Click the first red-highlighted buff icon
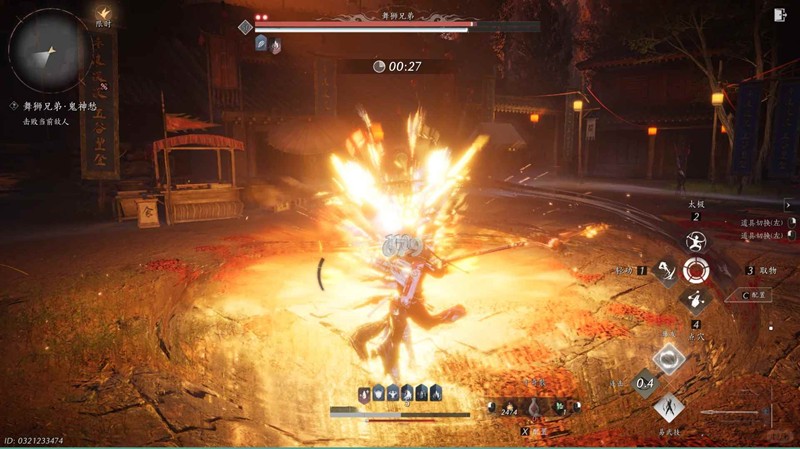The width and height of the screenshot is (800, 449). (x=366, y=393)
